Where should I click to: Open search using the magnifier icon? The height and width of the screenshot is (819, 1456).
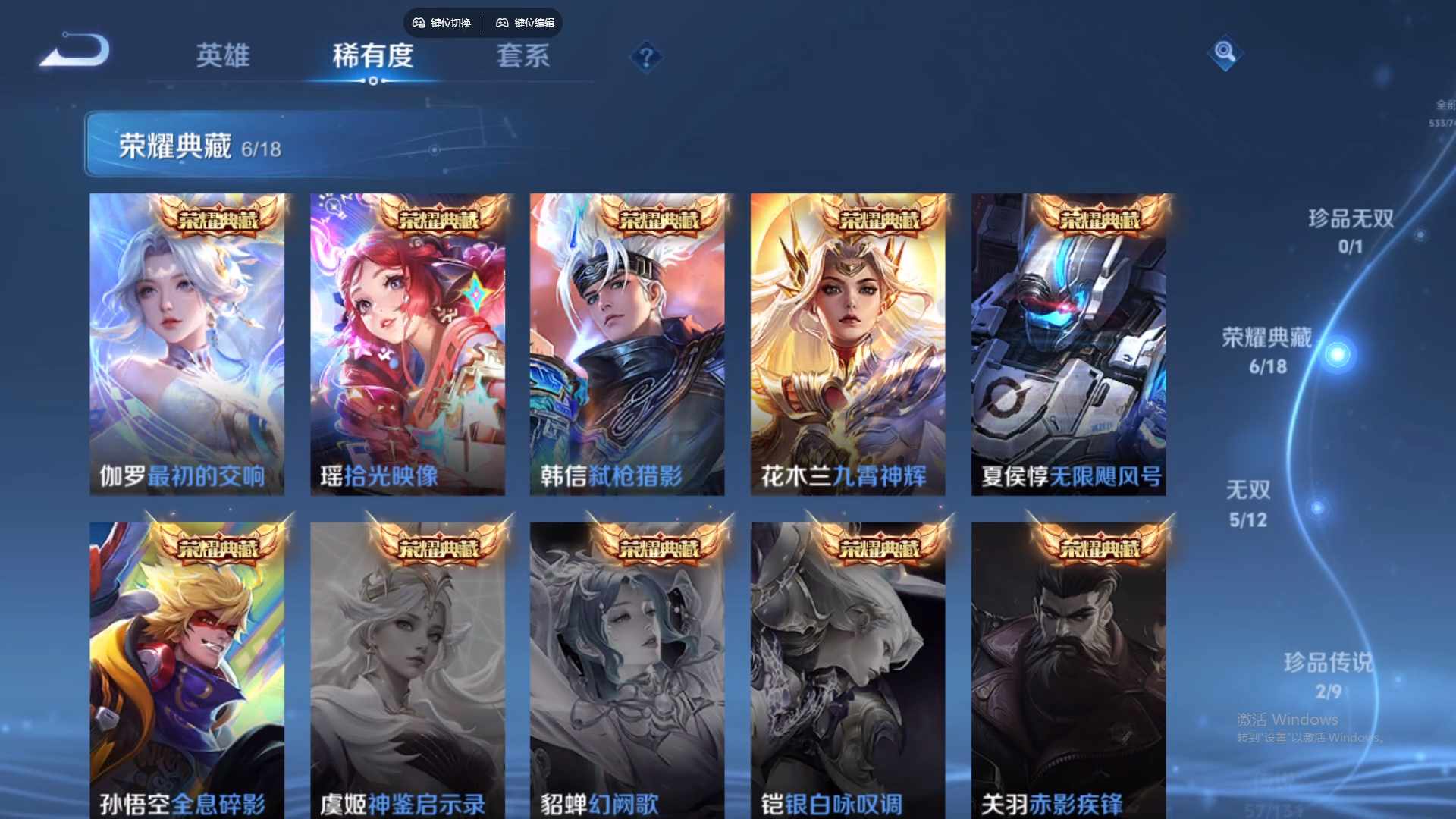[x=1225, y=54]
